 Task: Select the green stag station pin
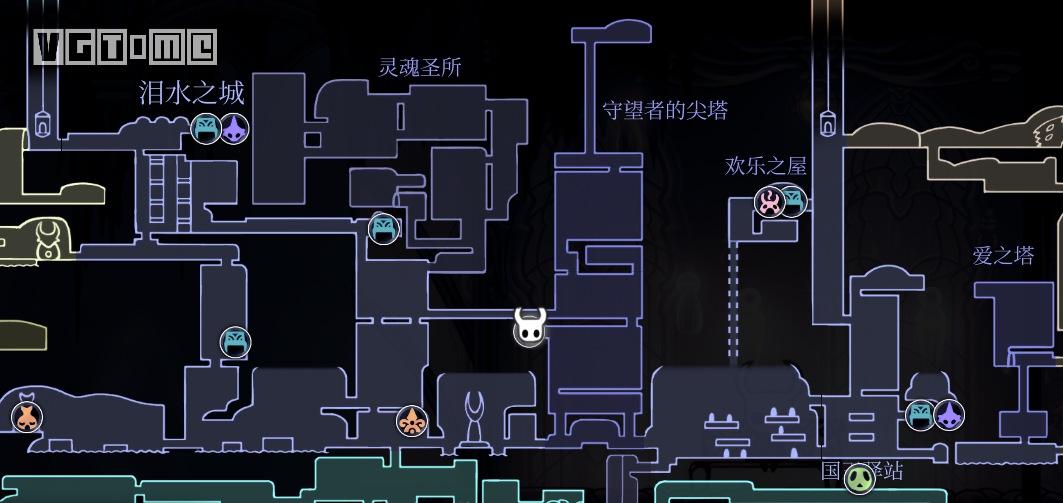coord(859,478)
